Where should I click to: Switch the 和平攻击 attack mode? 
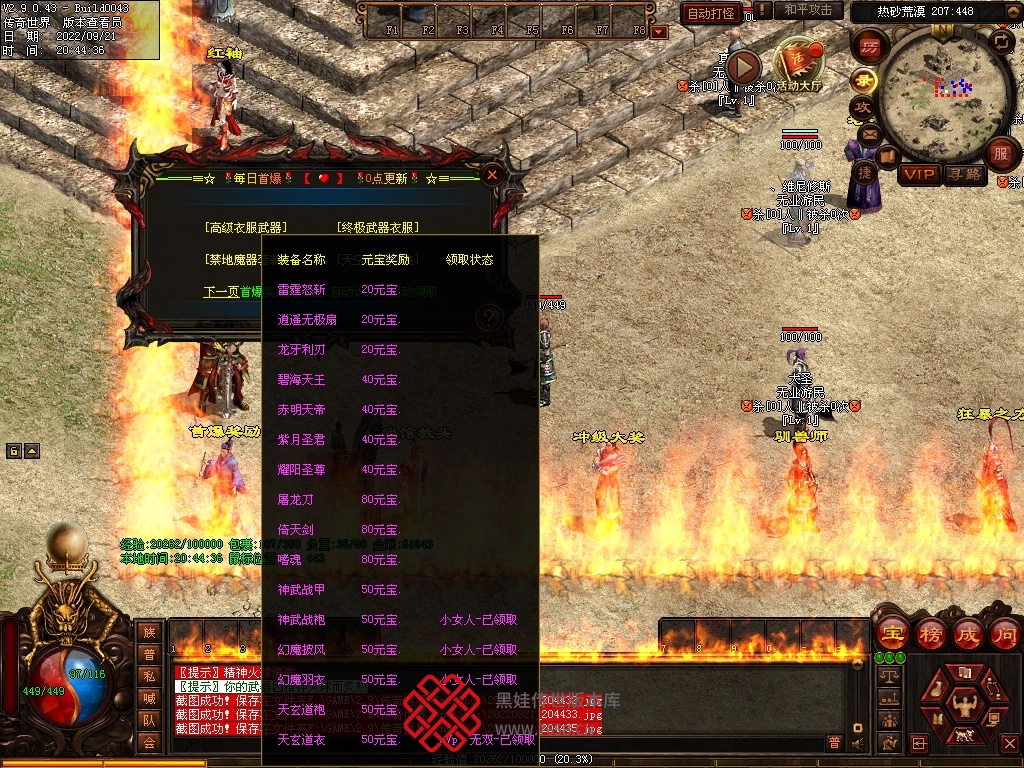808,11
